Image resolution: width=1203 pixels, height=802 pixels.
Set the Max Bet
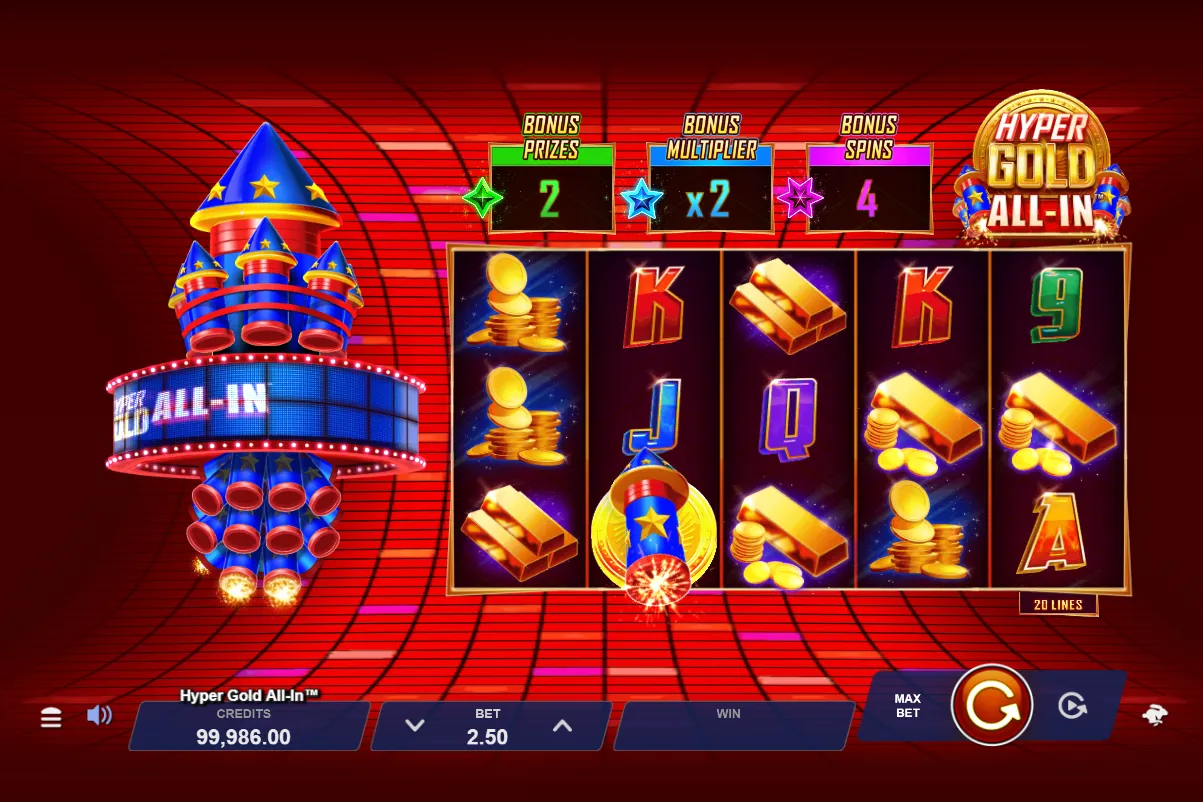(x=907, y=706)
